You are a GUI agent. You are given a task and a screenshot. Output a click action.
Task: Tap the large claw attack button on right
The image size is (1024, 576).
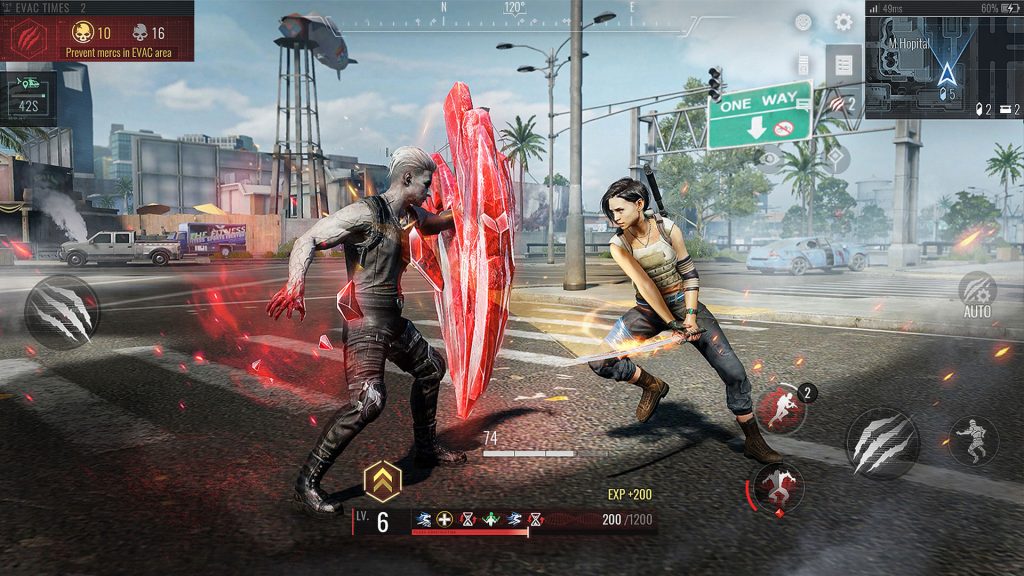[880, 442]
